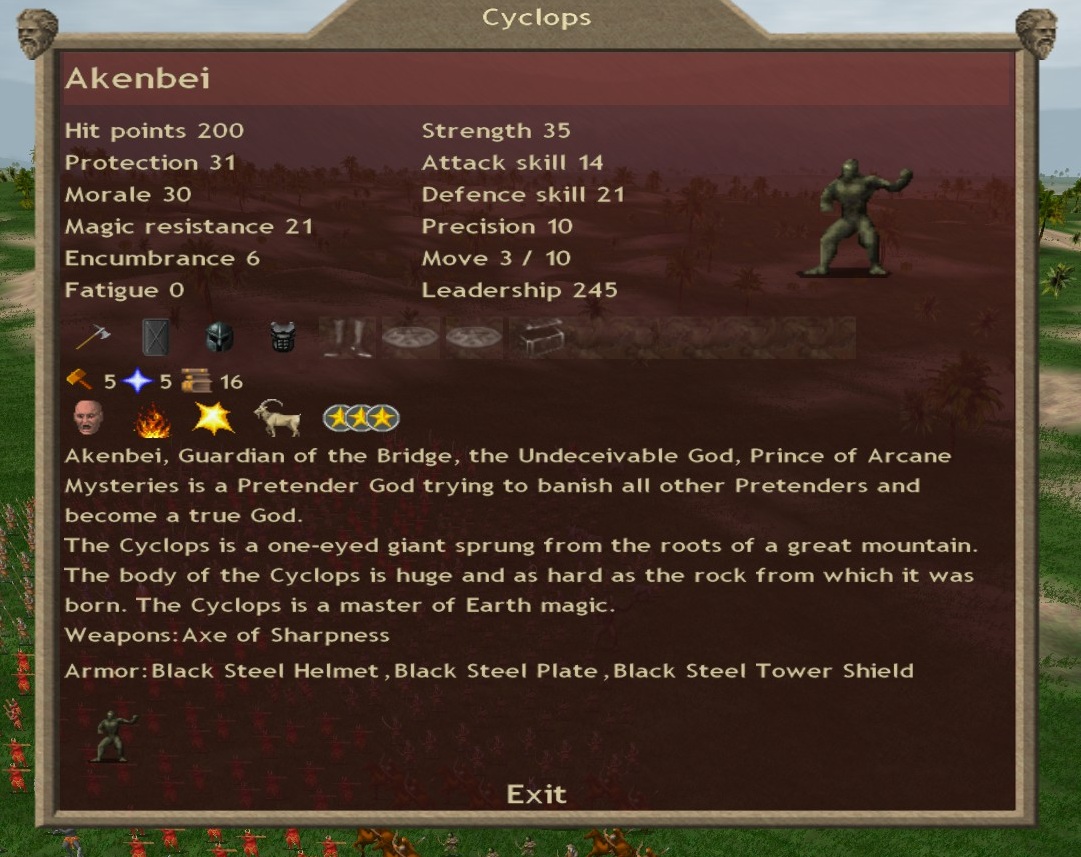The height and width of the screenshot is (857, 1081).
Task: Inspect the Earth magic hammer icon
Action: [79, 381]
